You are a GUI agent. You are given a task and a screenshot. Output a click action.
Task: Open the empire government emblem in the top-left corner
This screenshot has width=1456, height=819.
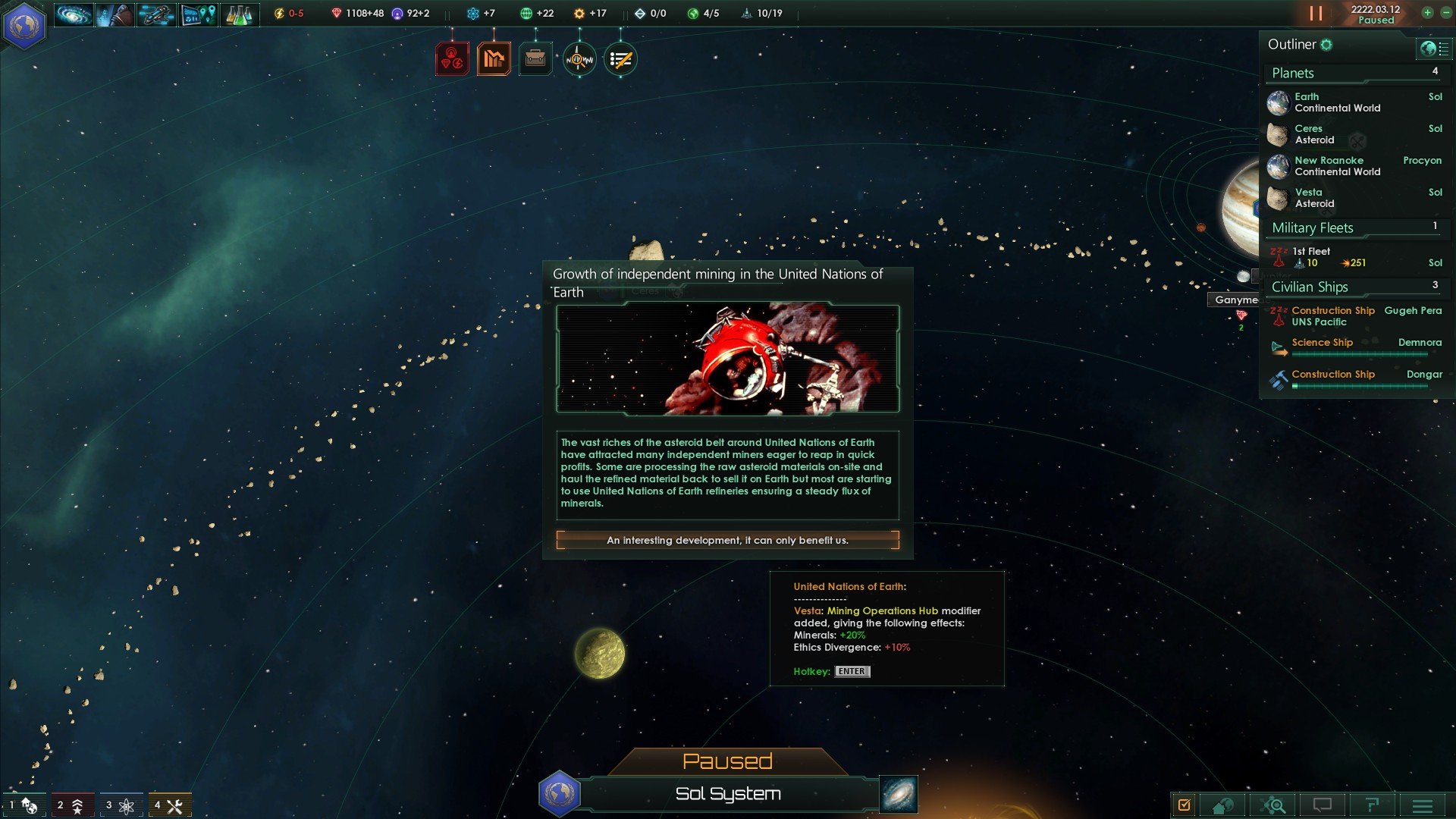click(25, 25)
